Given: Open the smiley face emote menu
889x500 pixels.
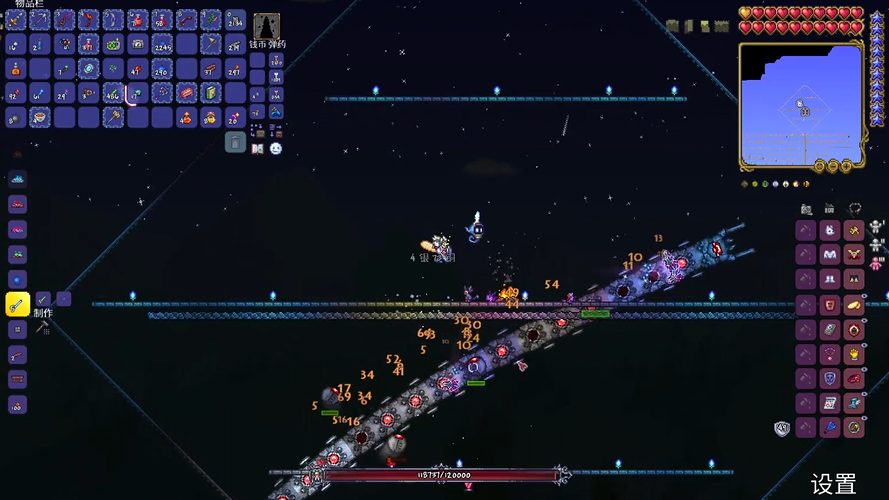Looking at the screenshot, I should point(276,148).
